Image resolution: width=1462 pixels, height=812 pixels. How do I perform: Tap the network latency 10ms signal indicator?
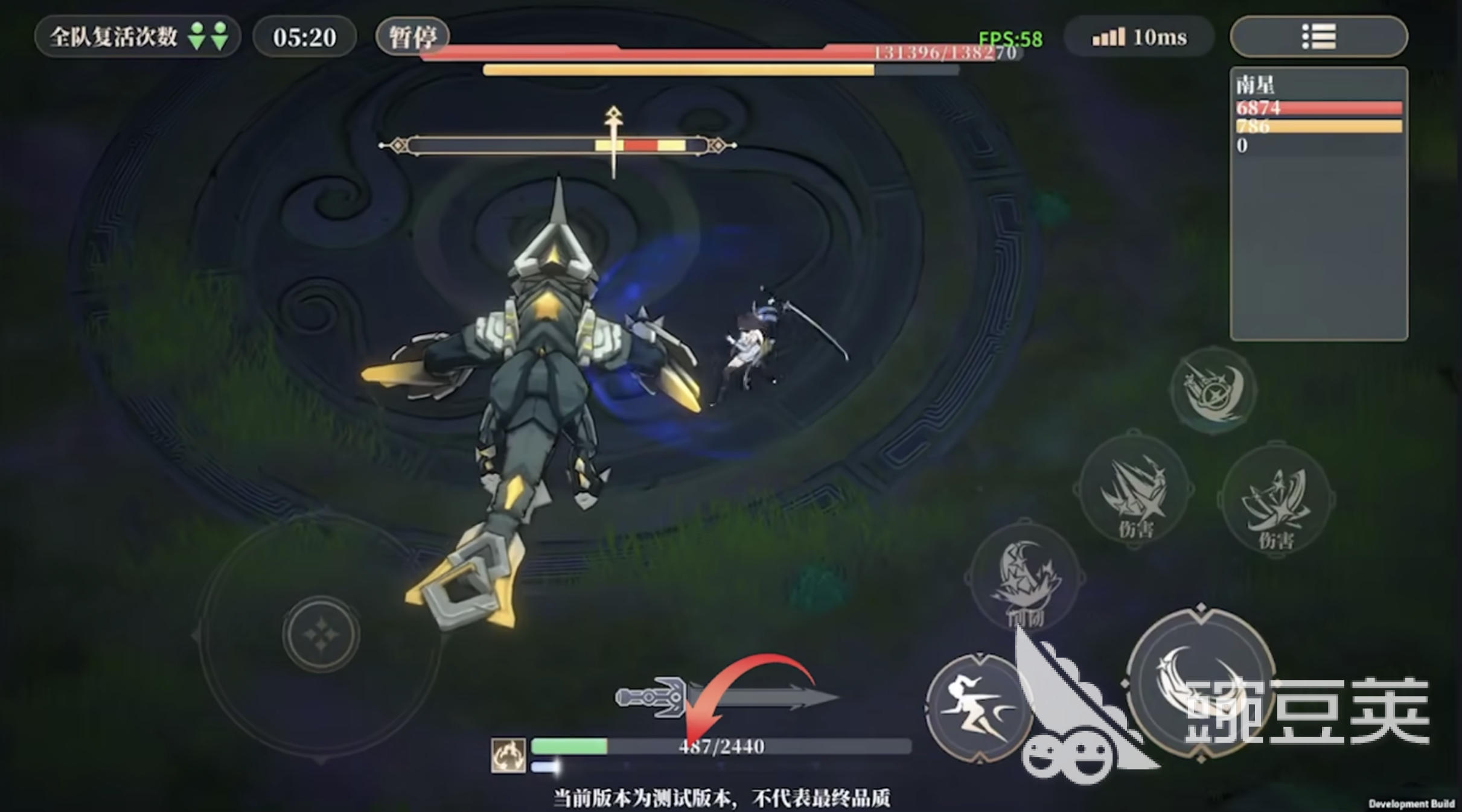coord(1137,37)
